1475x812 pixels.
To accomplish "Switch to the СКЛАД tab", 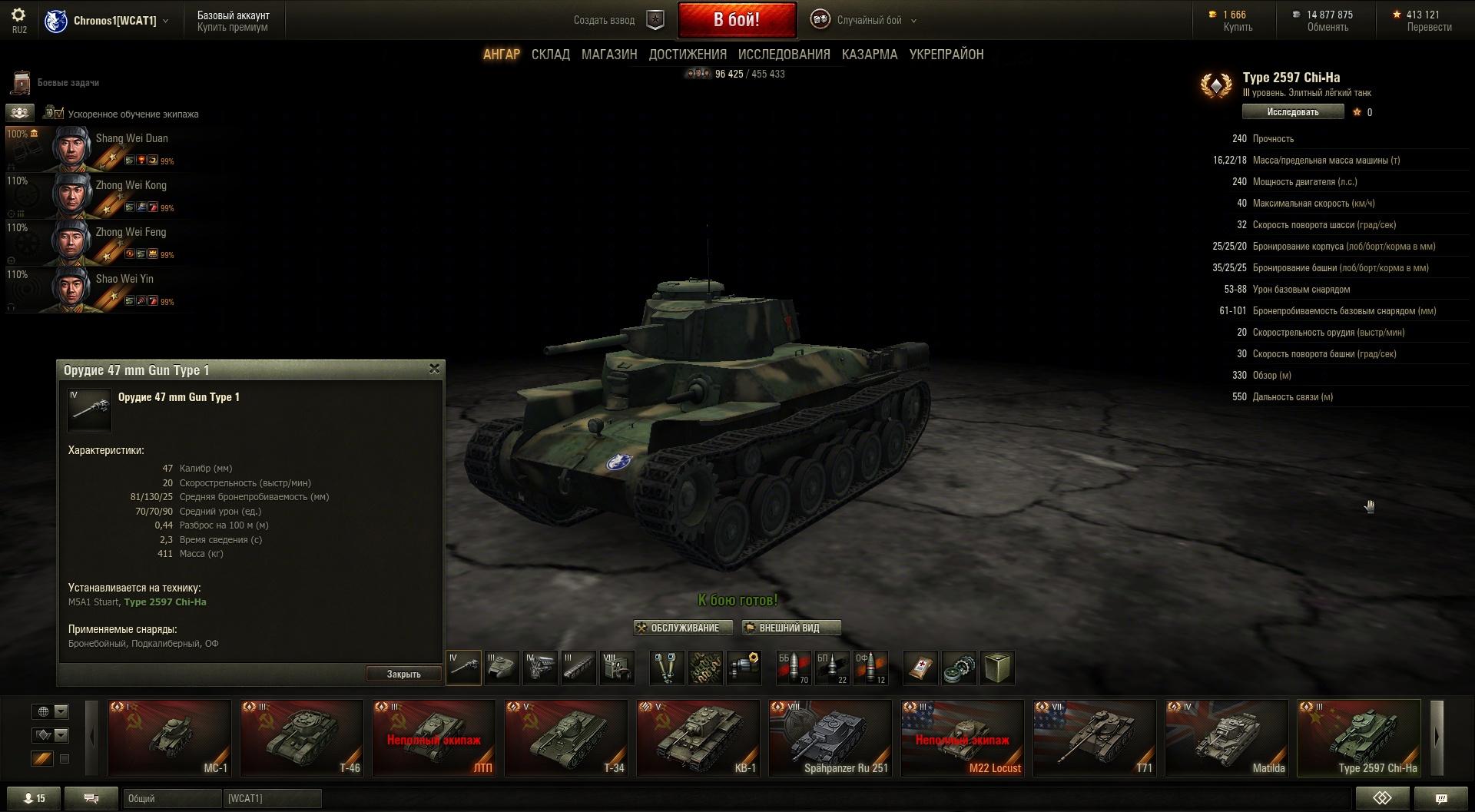I will coord(550,55).
